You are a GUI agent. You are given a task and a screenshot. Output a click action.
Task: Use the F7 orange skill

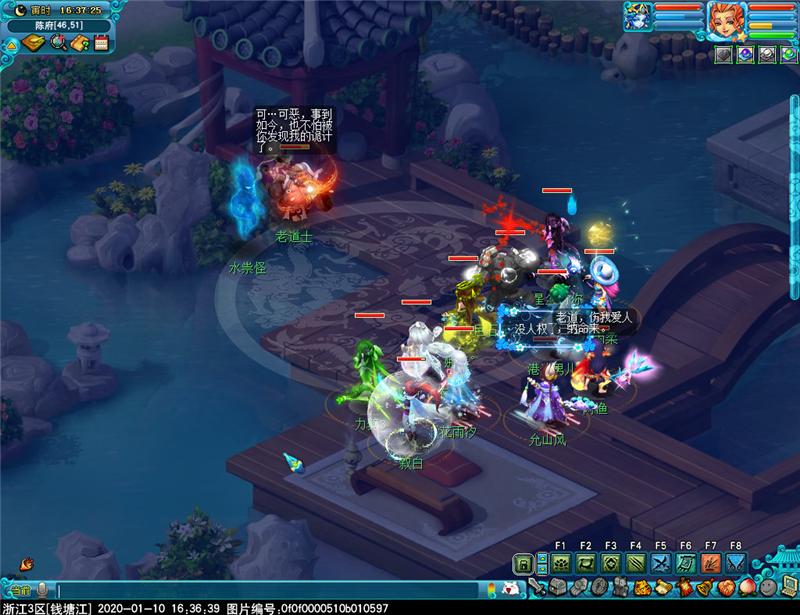(x=711, y=563)
